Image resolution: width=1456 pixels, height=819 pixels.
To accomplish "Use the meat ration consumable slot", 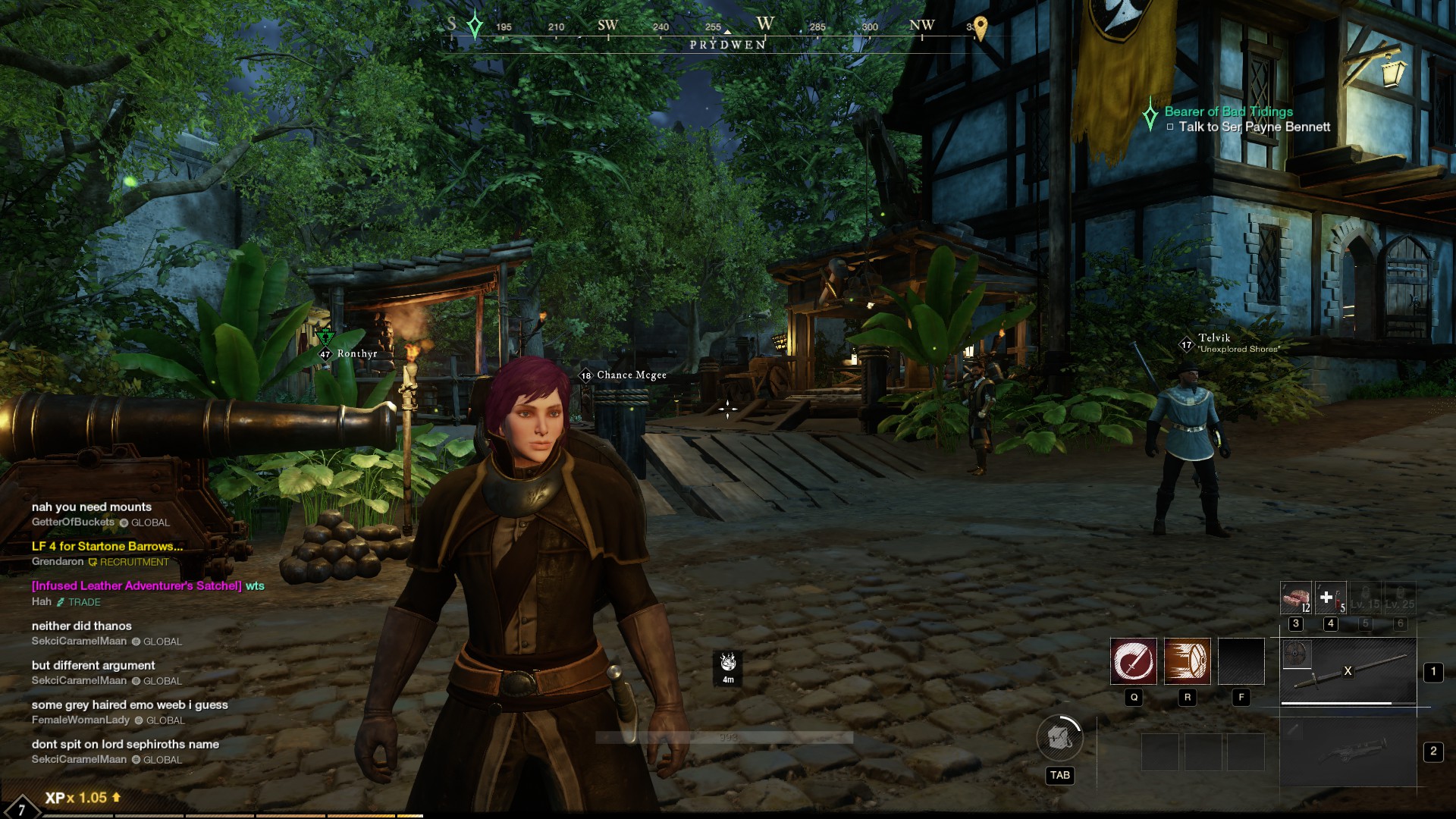I will click(x=1295, y=598).
